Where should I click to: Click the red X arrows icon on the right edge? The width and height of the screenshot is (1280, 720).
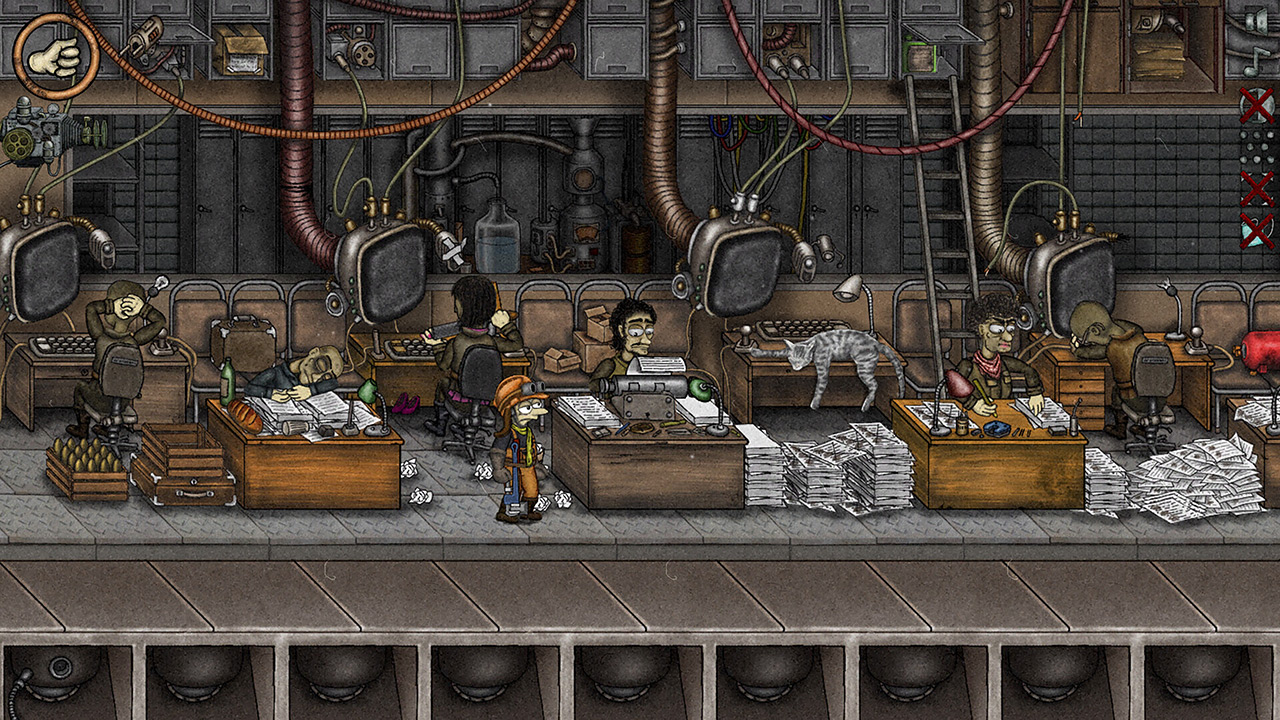click(1256, 187)
